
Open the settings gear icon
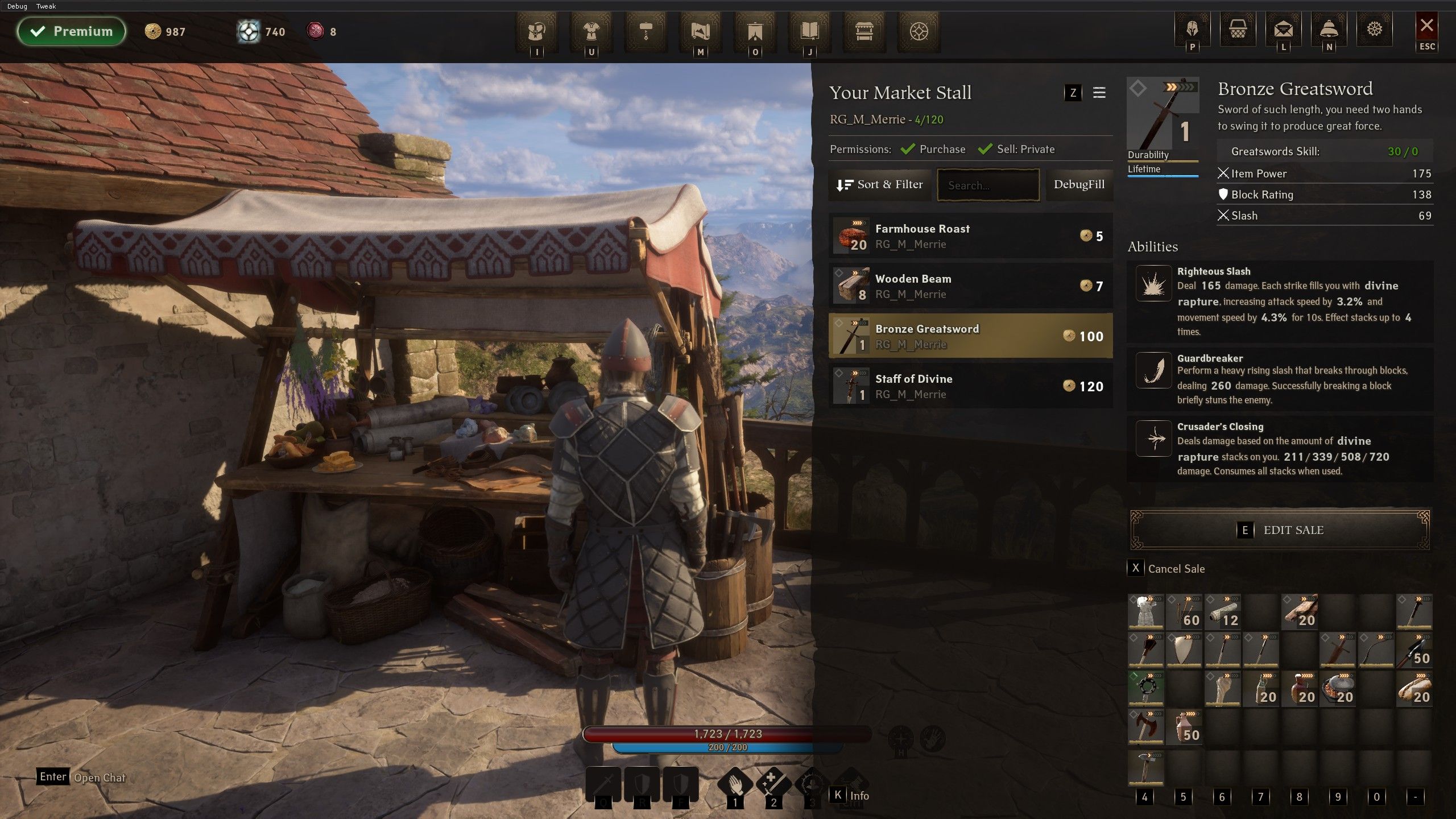(x=1374, y=29)
